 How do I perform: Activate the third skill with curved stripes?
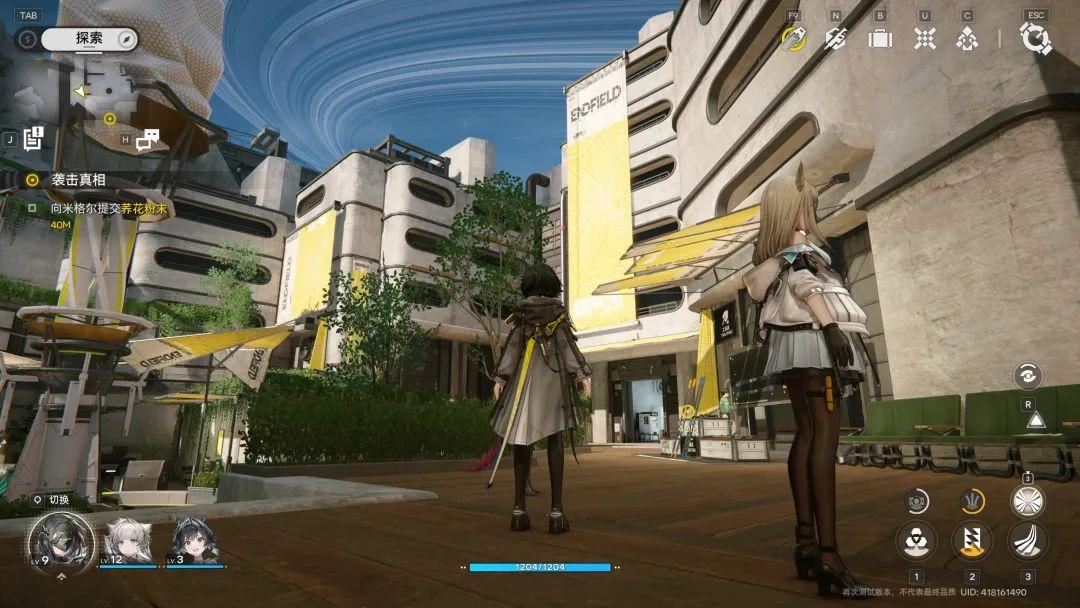1027,540
